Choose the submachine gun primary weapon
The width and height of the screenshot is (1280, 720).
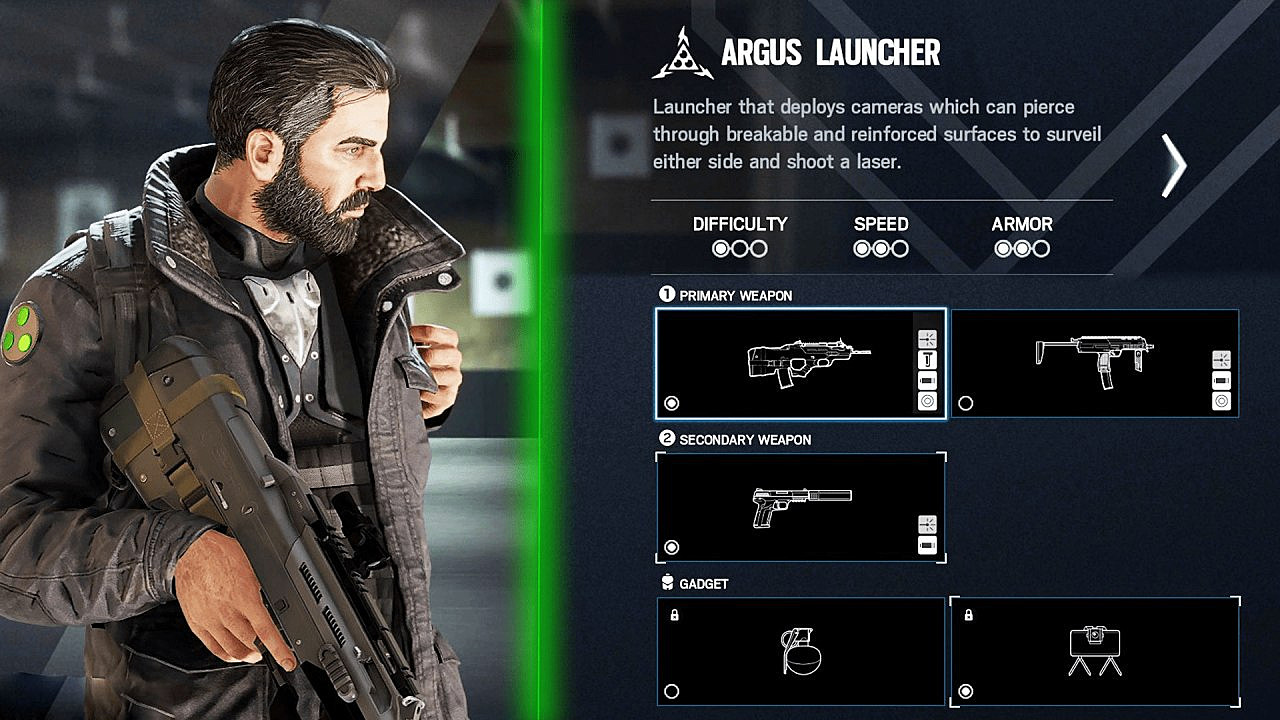1094,363
